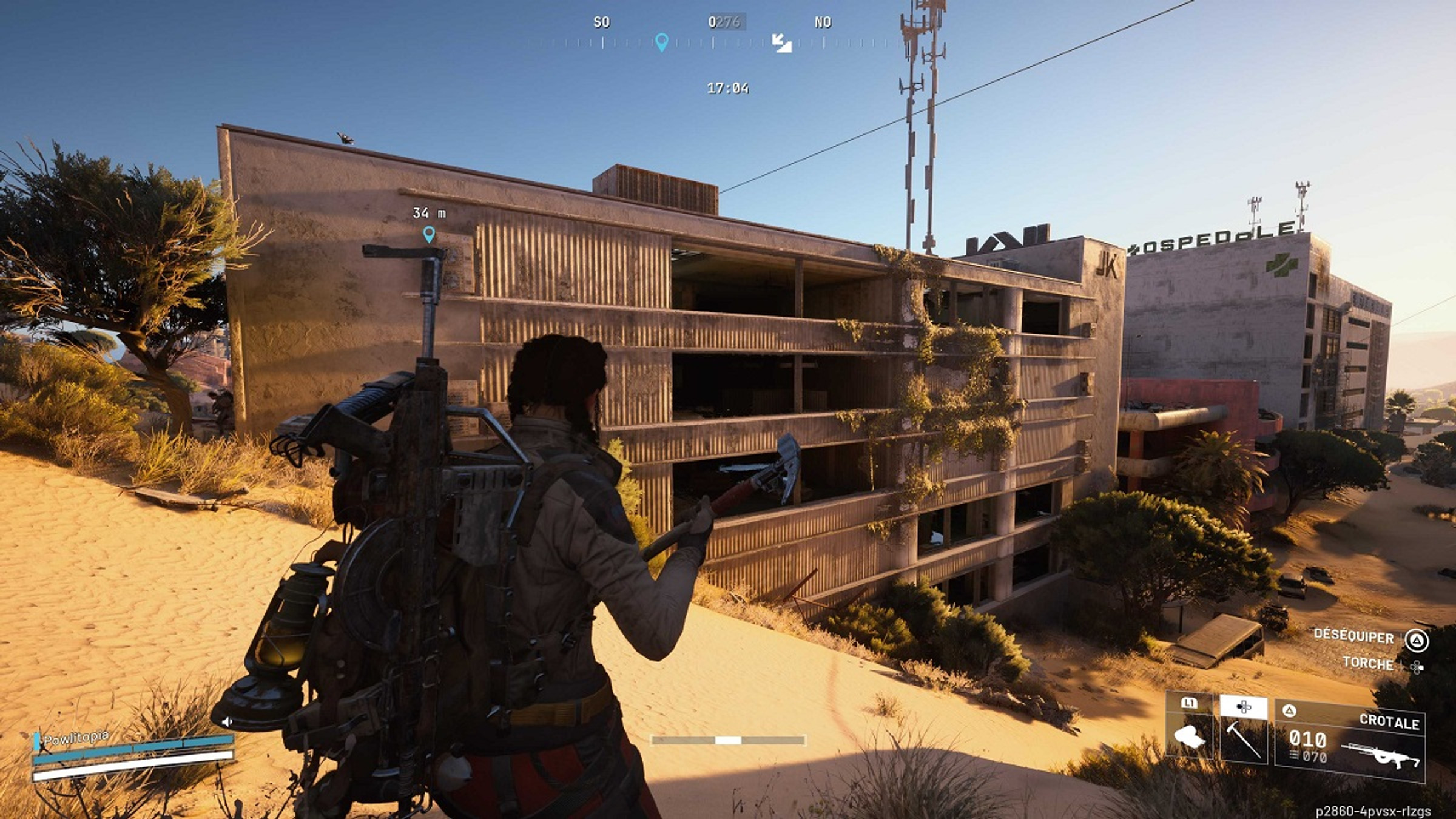Viewport: 1456px width, 819px height.
Task: Click the white stairs marker on the compass
Action: [781, 42]
